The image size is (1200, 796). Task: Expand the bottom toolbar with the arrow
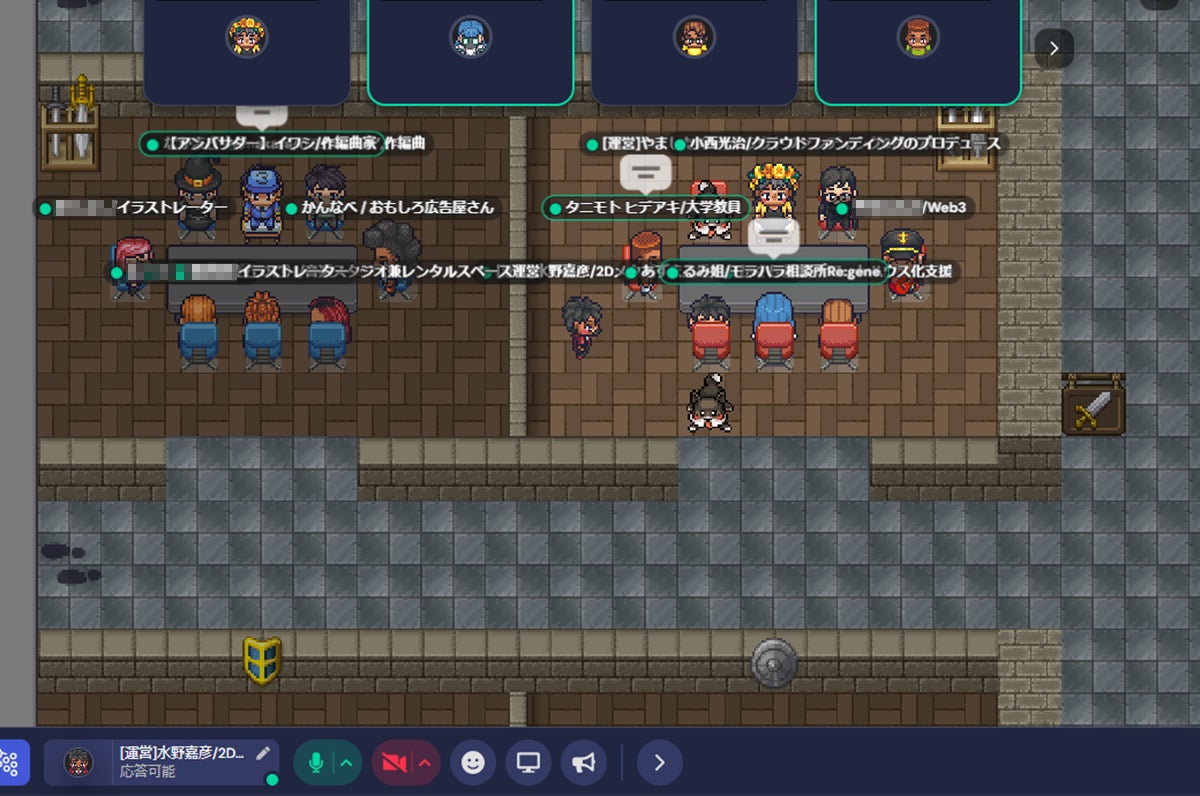click(x=659, y=763)
